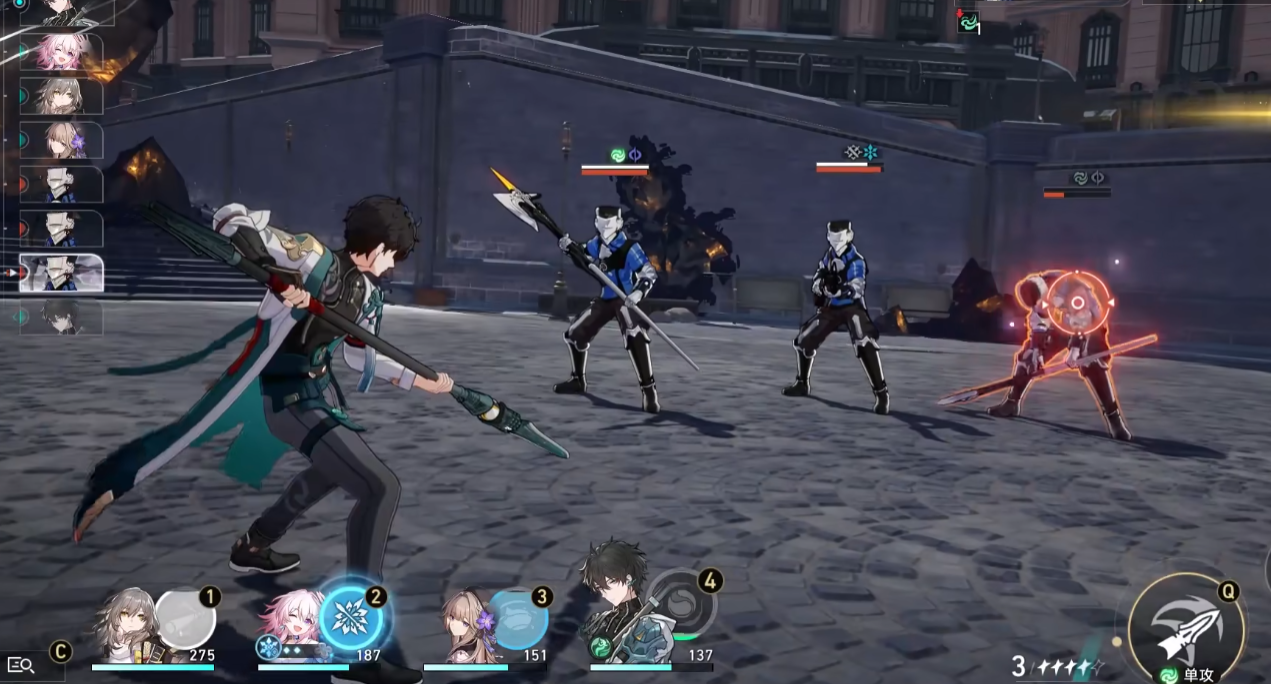The height and width of the screenshot is (684, 1271).
Task: Target the enemy marked with the orange reticle
Action: click(x=1076, y=305)
